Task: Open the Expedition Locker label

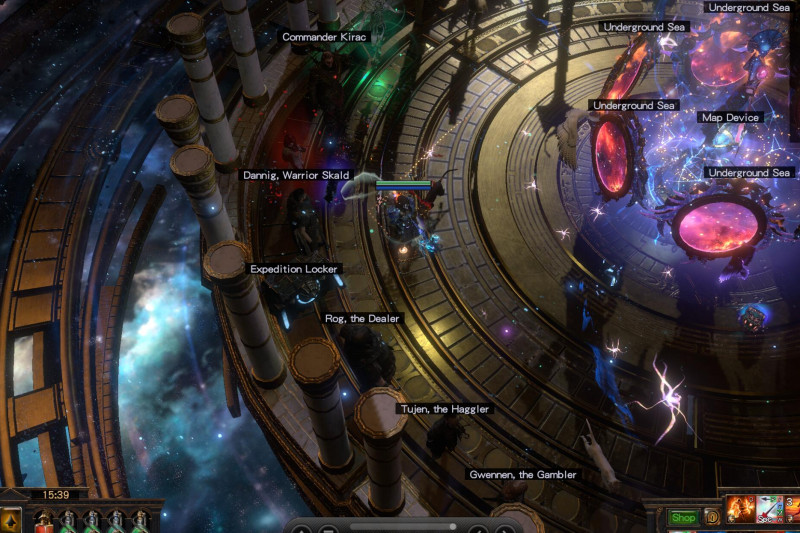Action: pos(295,269)
